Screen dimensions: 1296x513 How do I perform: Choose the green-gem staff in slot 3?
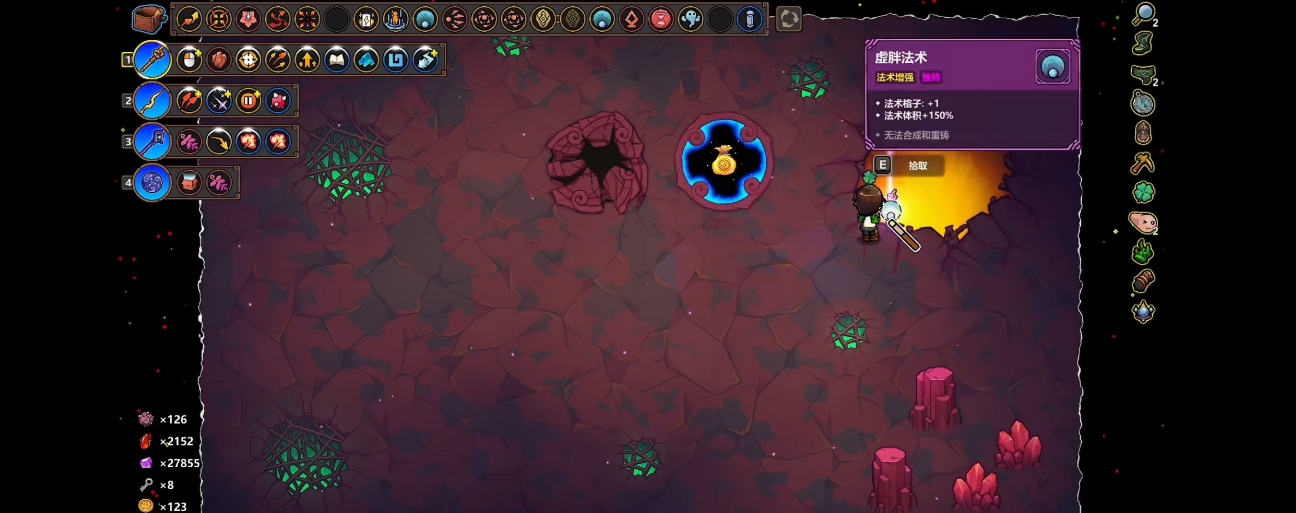pos(152,141)
